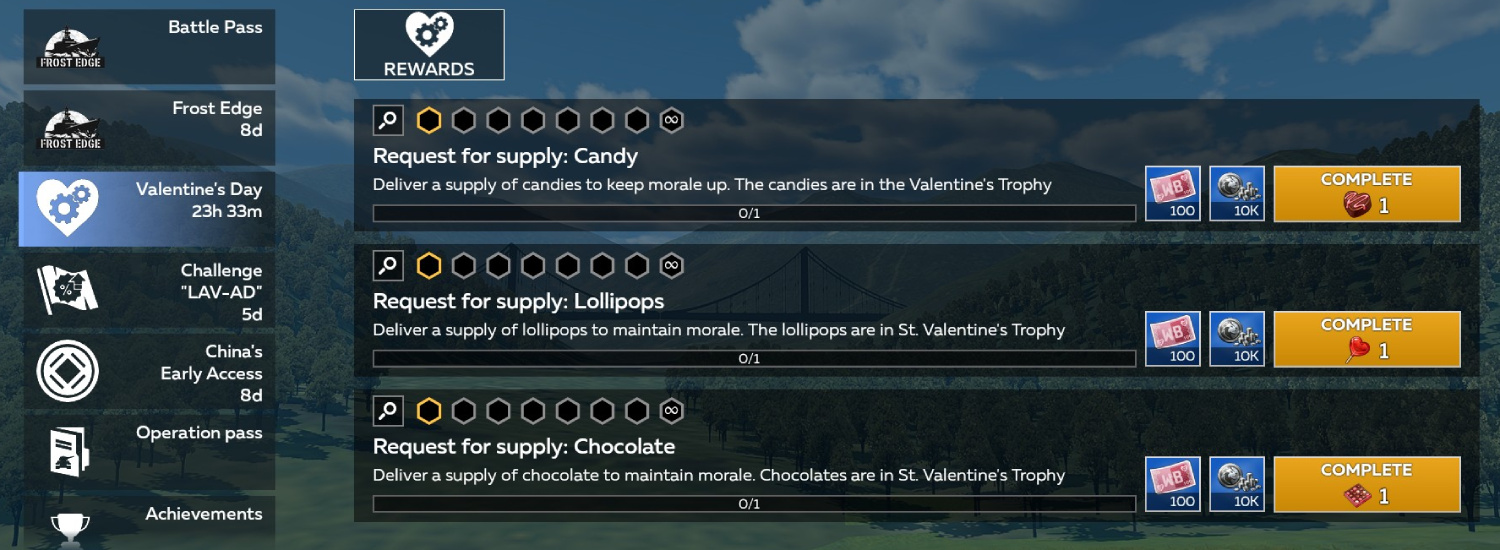Select the Candy request's infinity stage hexagon
Screen dimensions: 1500x550
[672, 121]
